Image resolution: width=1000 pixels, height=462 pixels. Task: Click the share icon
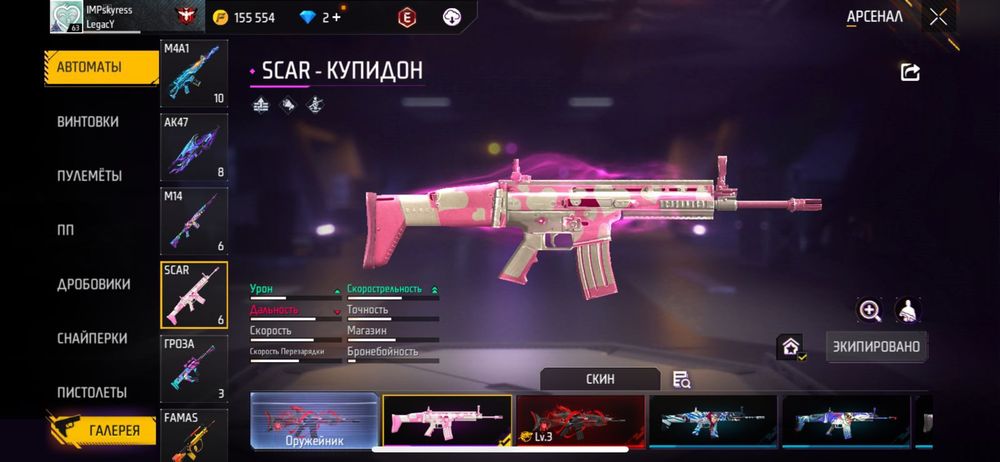click(x=910, y=72)
